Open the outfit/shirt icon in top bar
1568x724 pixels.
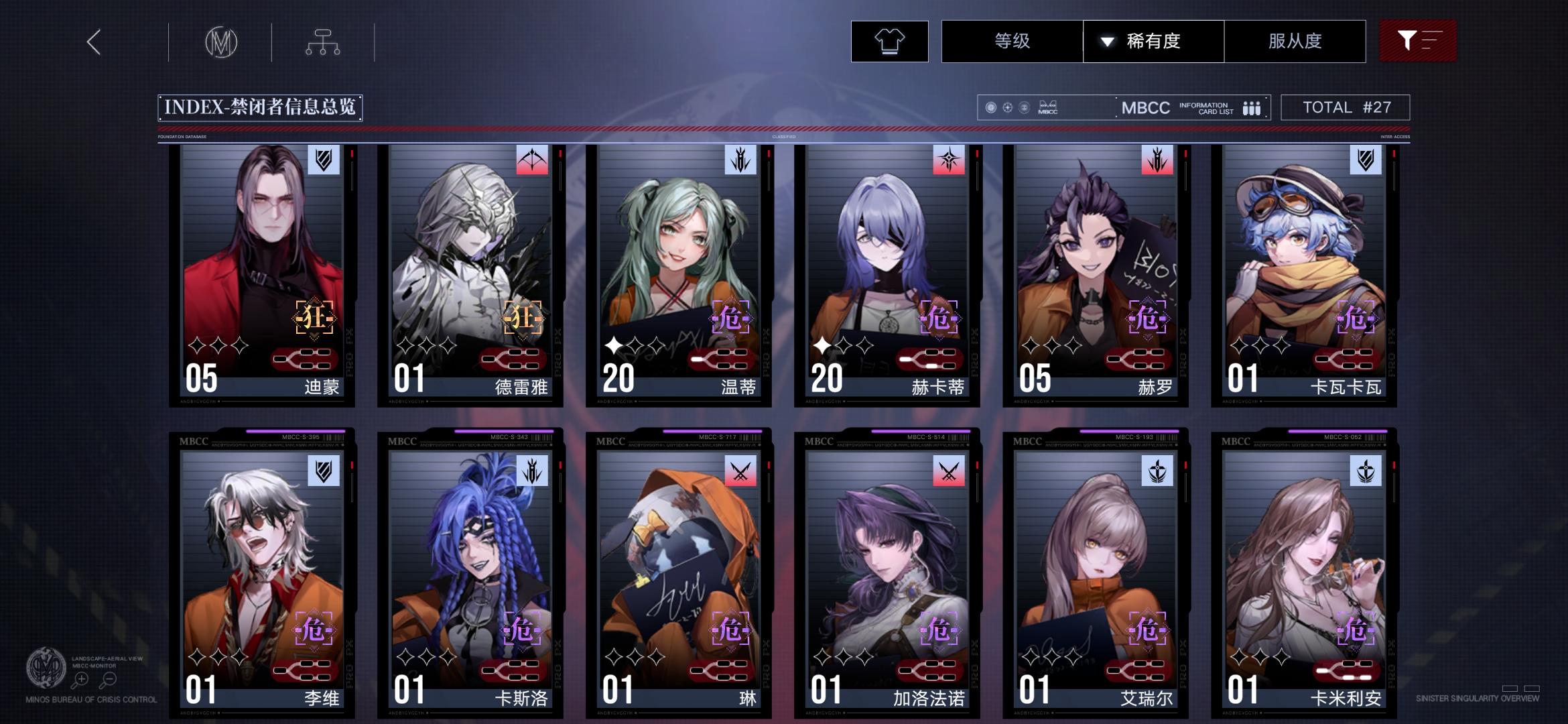pos(889,42)
